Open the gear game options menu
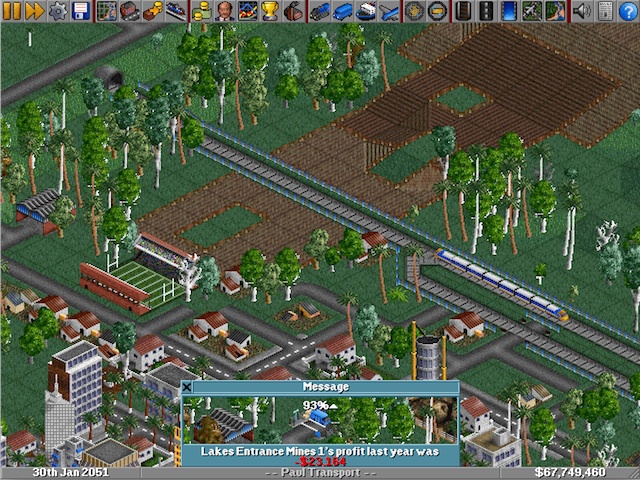 tap(58, 11)
